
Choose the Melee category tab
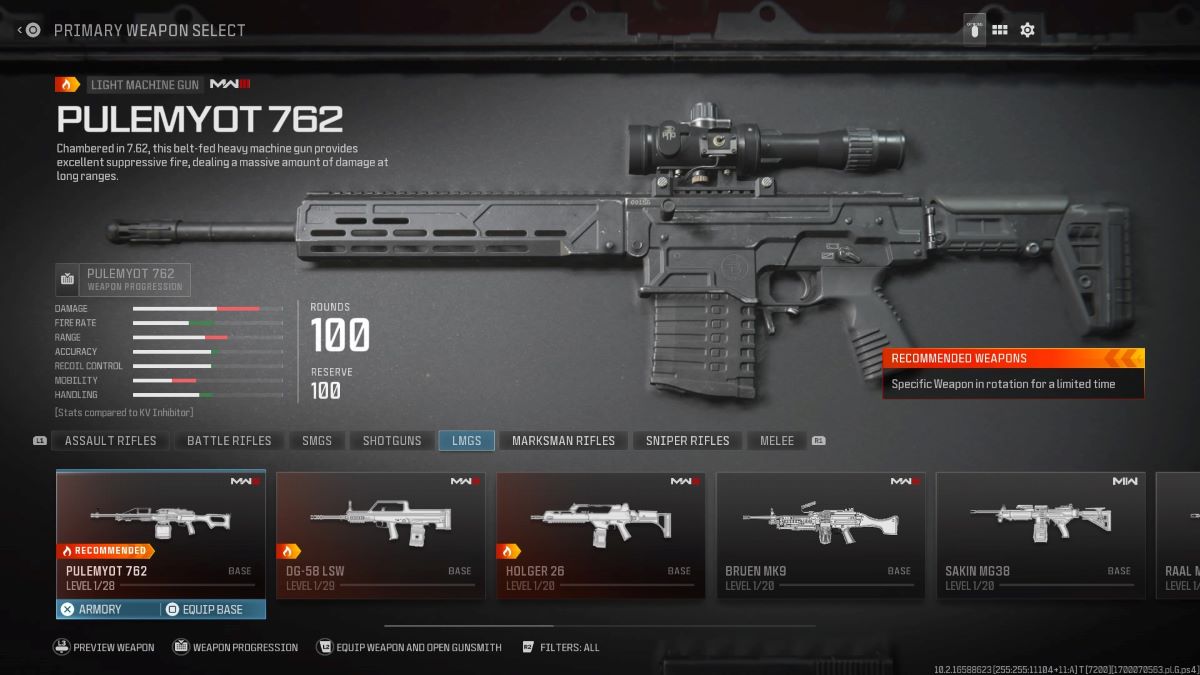777,441
